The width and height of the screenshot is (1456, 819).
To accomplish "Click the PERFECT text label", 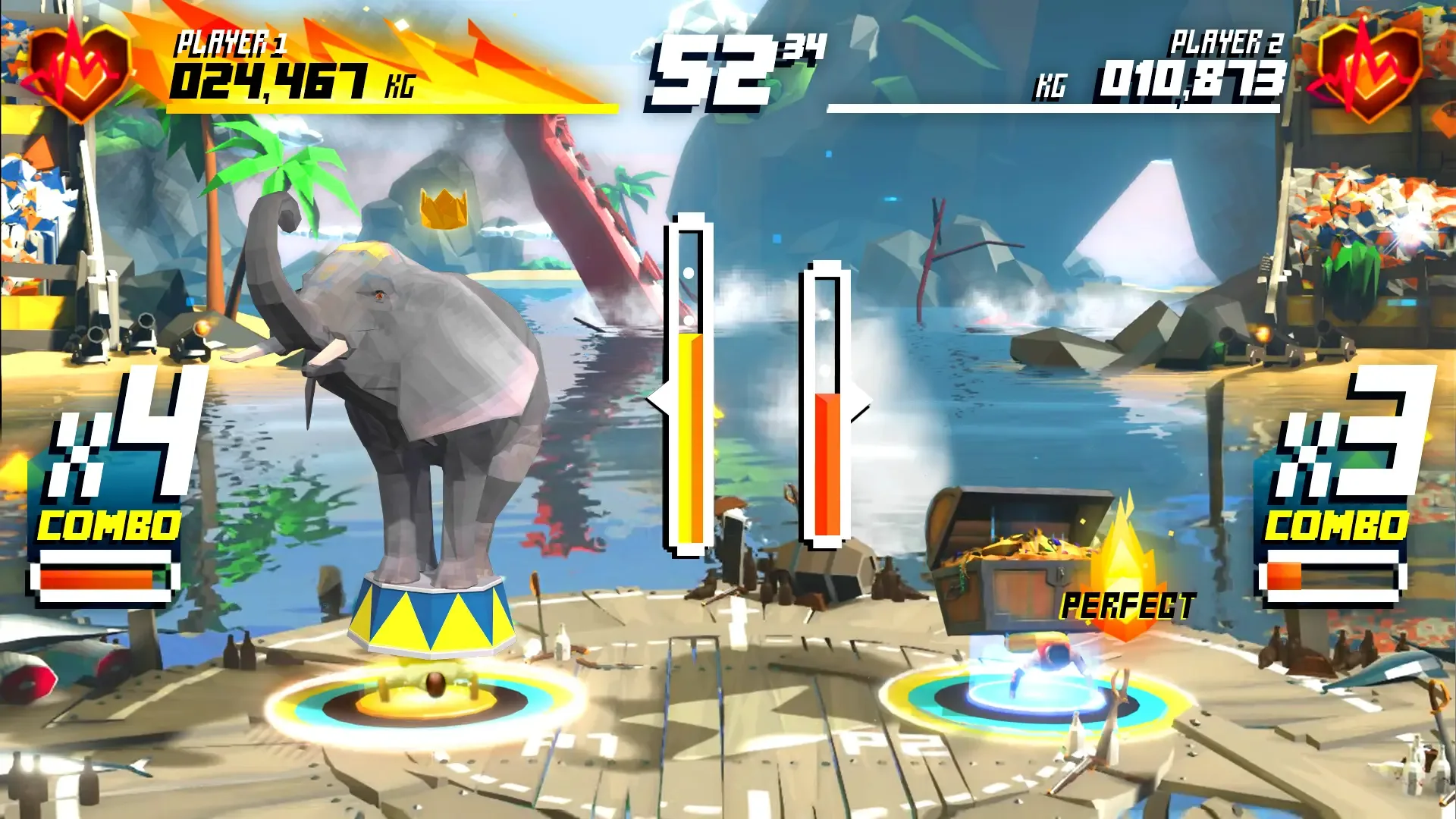I will coord(1127,607).
